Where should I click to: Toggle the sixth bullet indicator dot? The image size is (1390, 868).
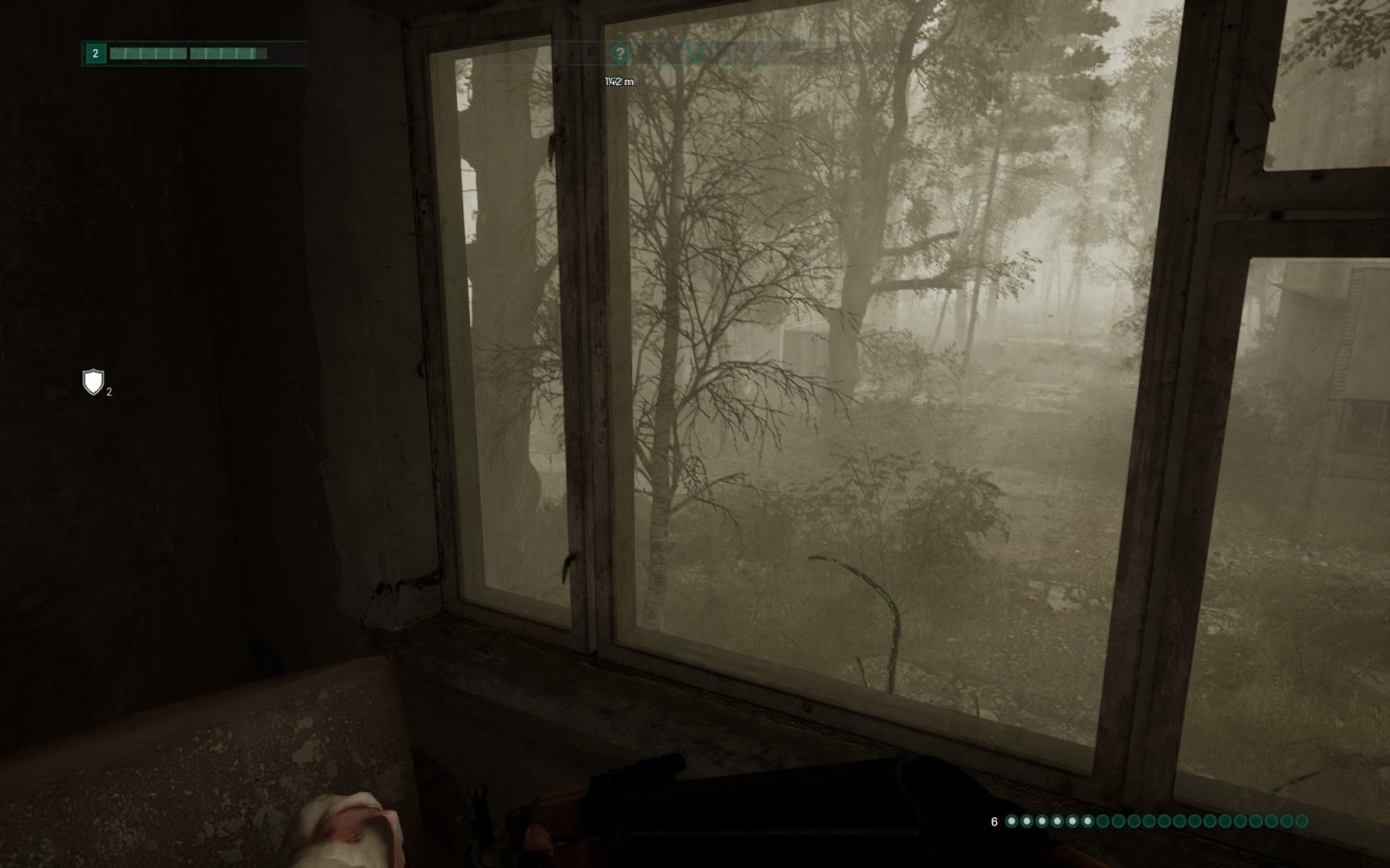pos(1088,821)
